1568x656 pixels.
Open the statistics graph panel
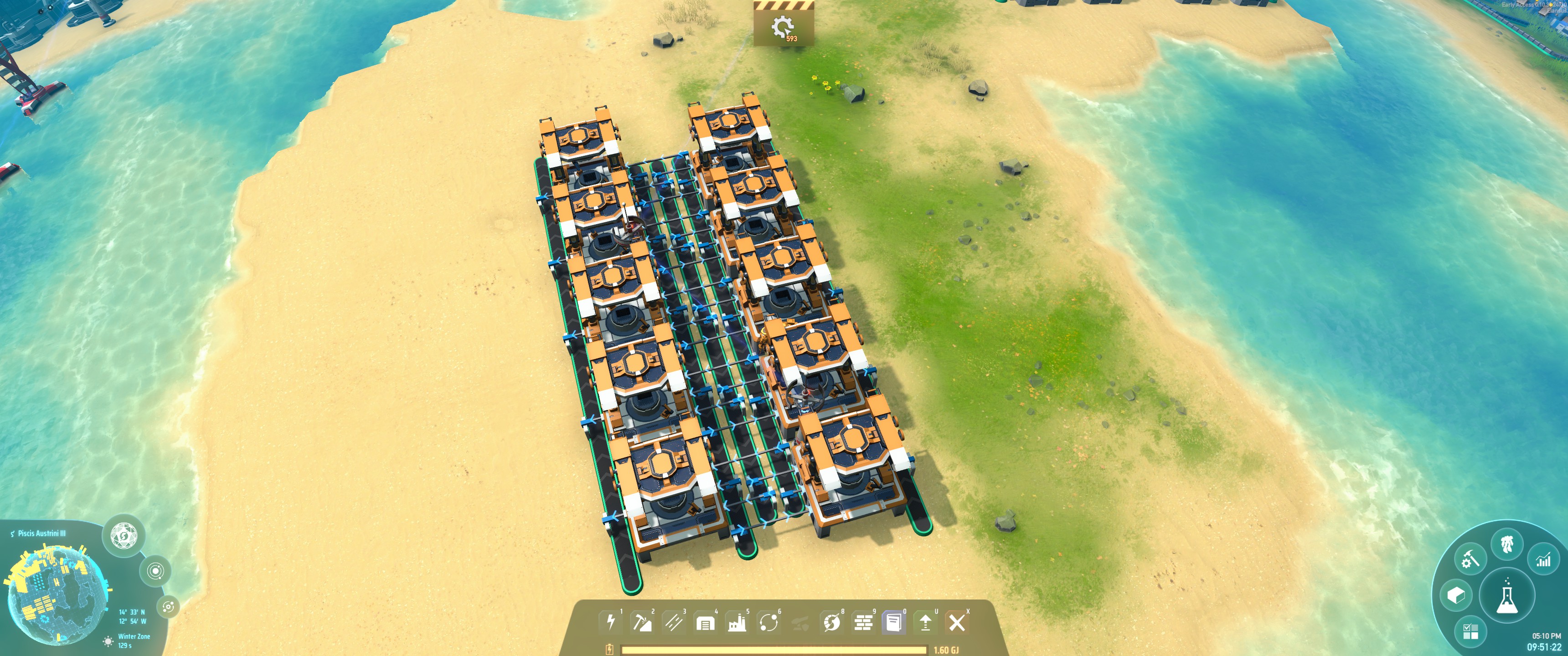point(1543,560)
